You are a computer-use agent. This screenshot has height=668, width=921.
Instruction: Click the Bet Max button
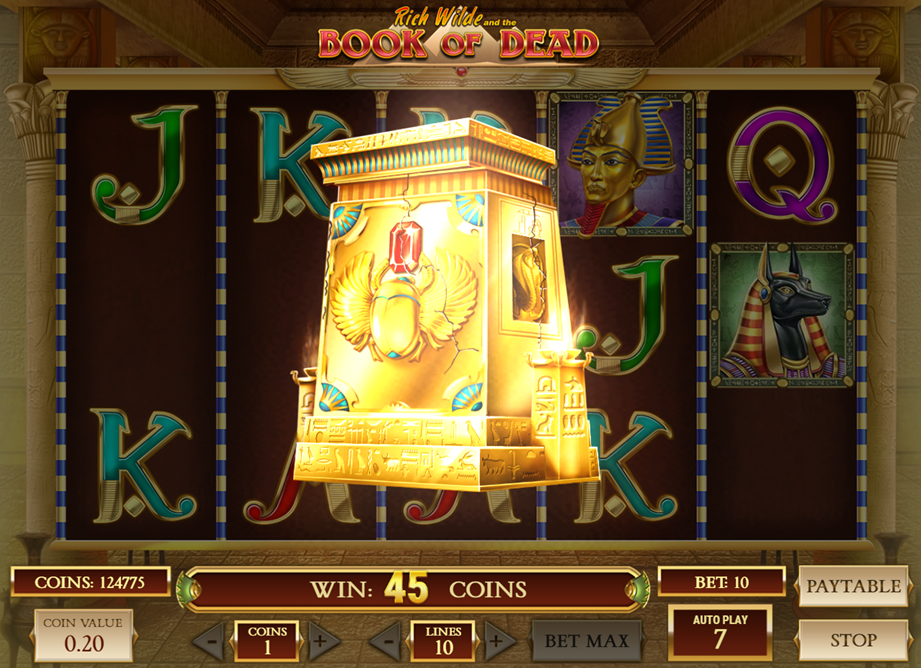pyautogui.click(x=586, y=640)
